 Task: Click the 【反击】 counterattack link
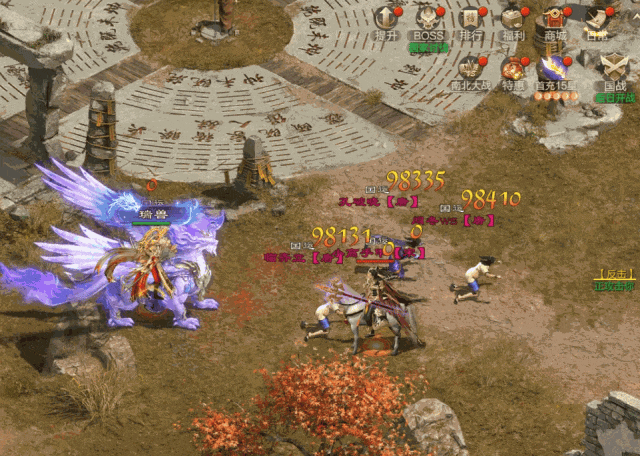click(614, 273)
